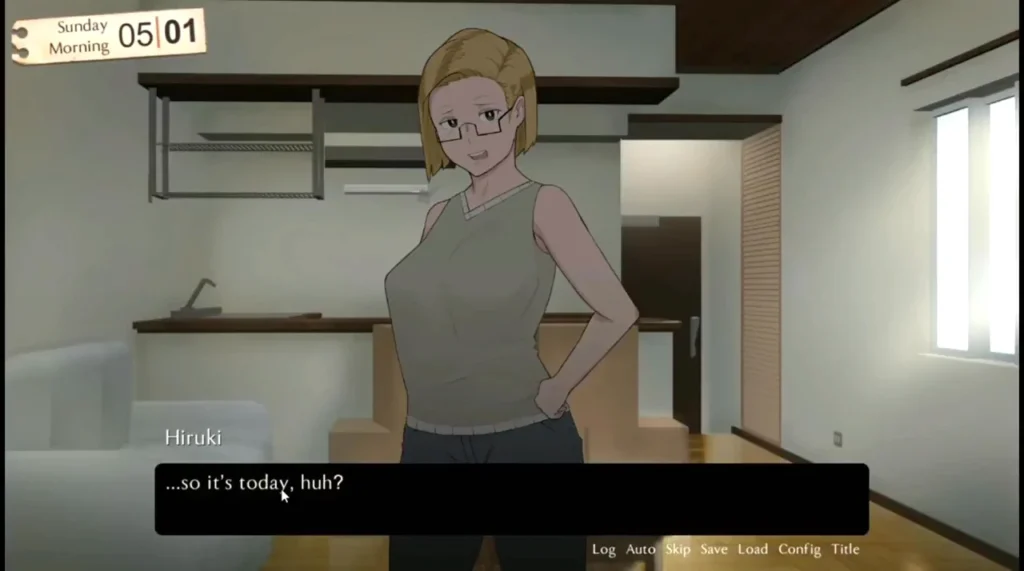Skip the current dialogue
Screen dimensions: 1024x571
tap(678, 549)
